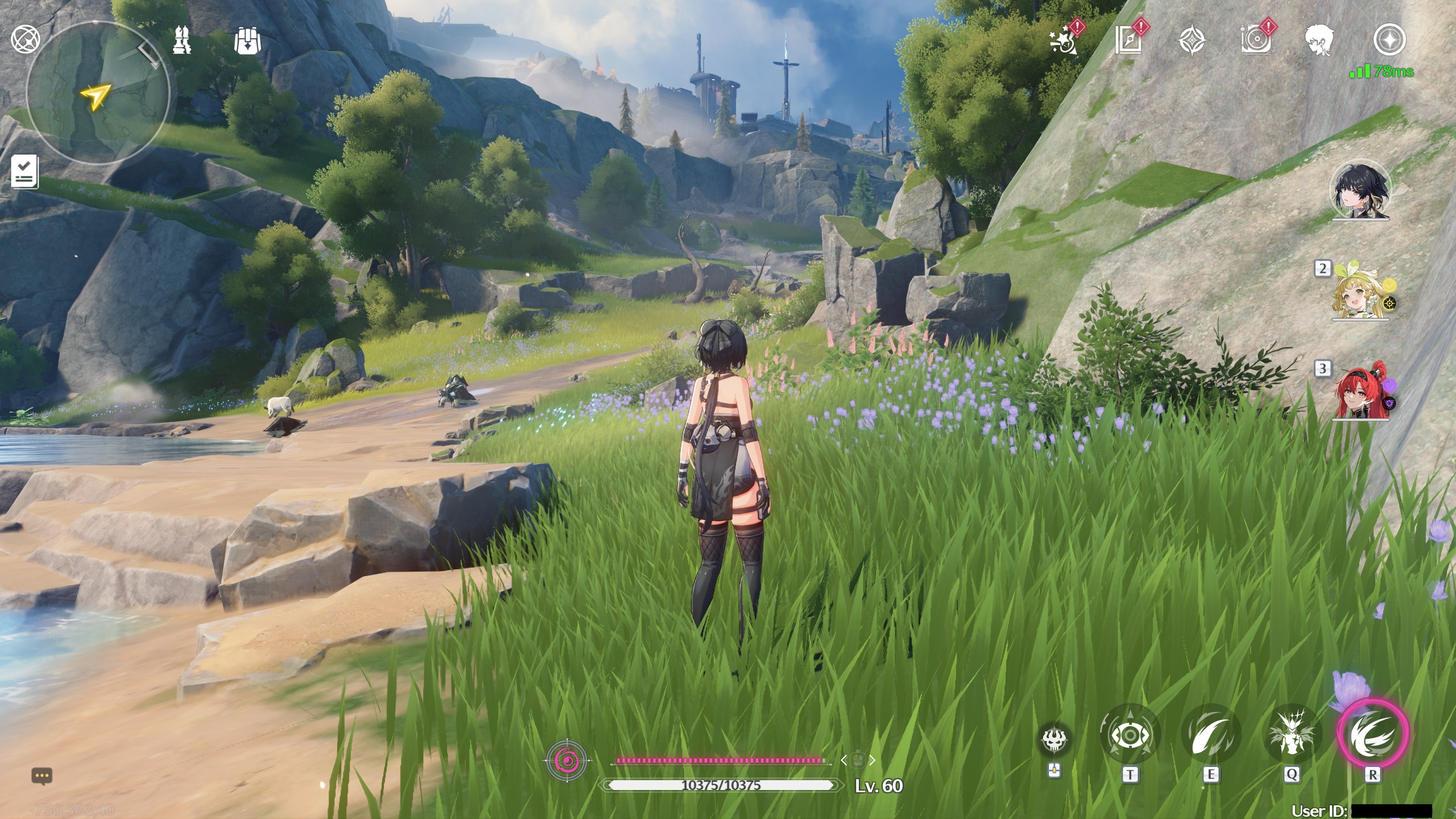Open the backpack inventory
The width and height of the screenshot is (1456, 819).
247,41
